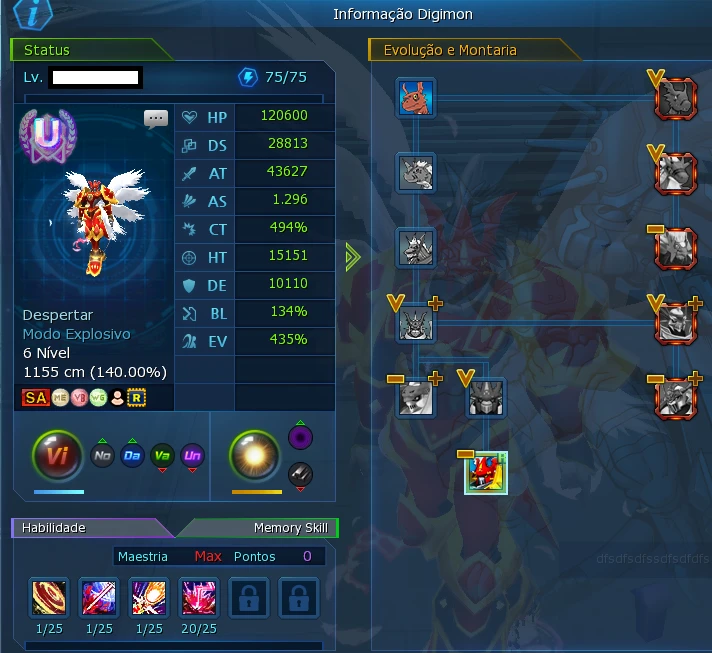Choose the skill showing 20/25 points
712x653 pixels.
(198, 597)
